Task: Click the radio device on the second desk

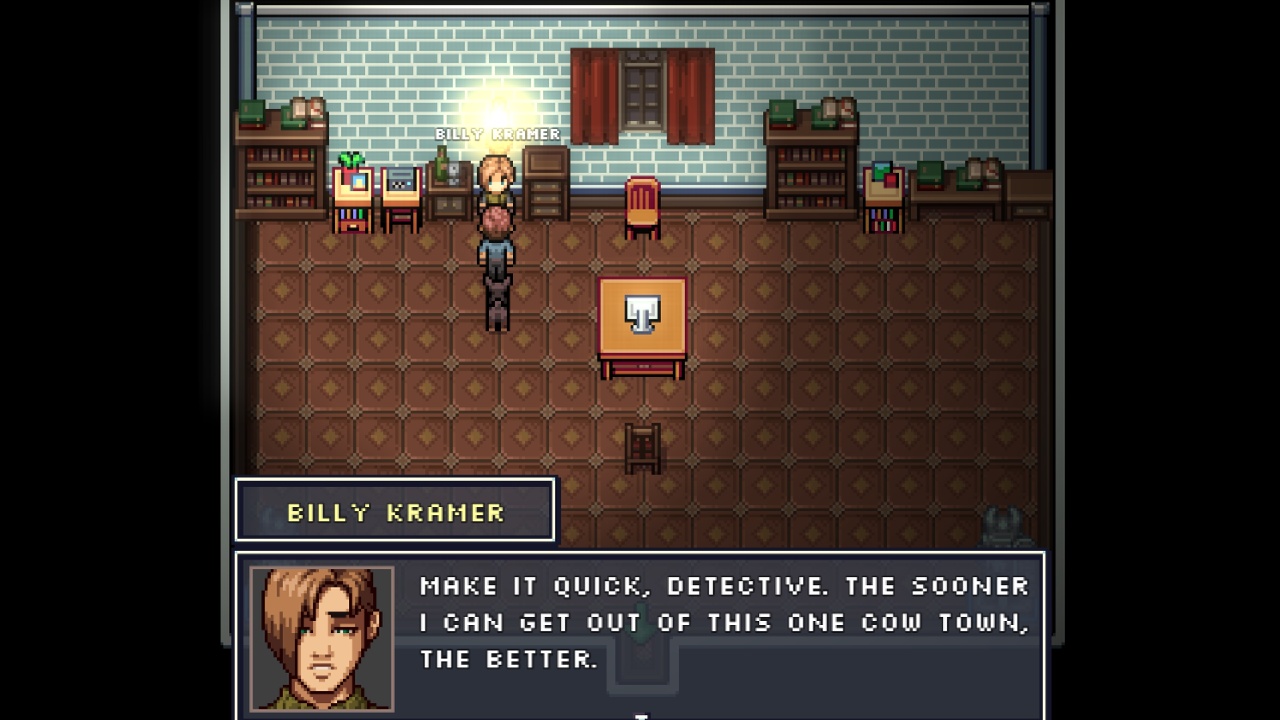Action: pos(399,179)
